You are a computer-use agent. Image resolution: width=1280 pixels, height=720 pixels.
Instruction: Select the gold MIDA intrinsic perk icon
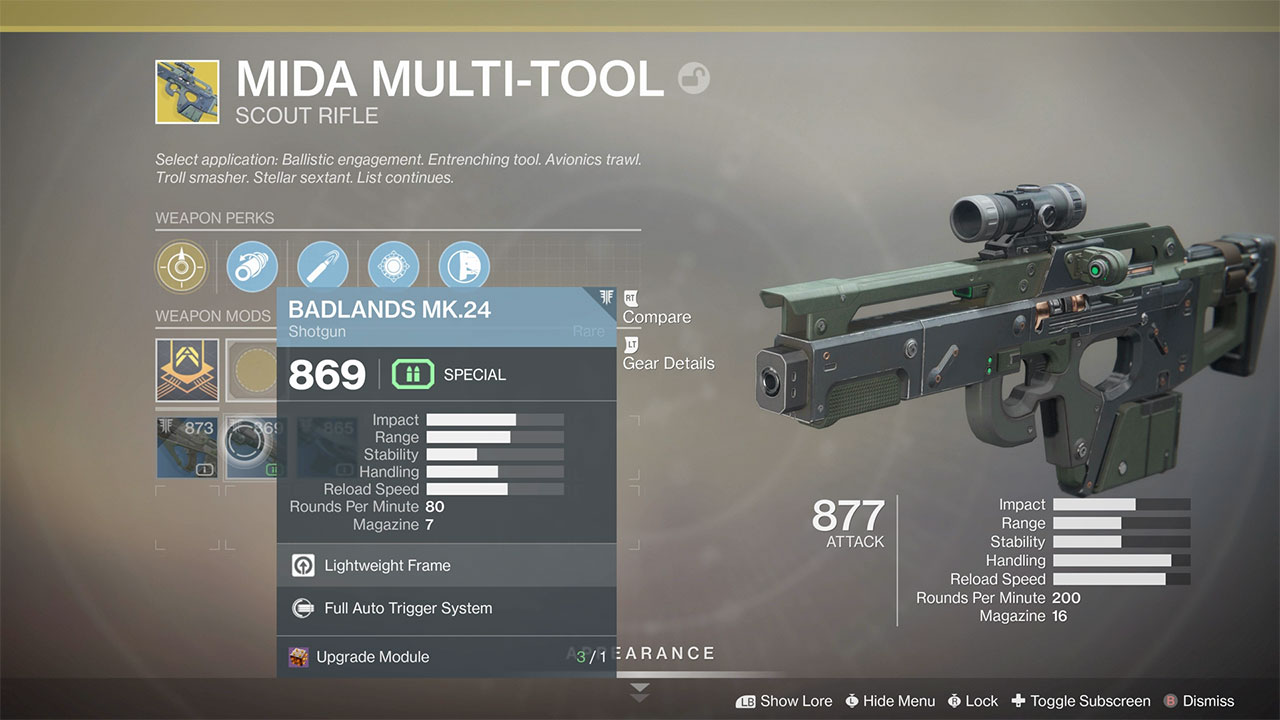point(181,266)
